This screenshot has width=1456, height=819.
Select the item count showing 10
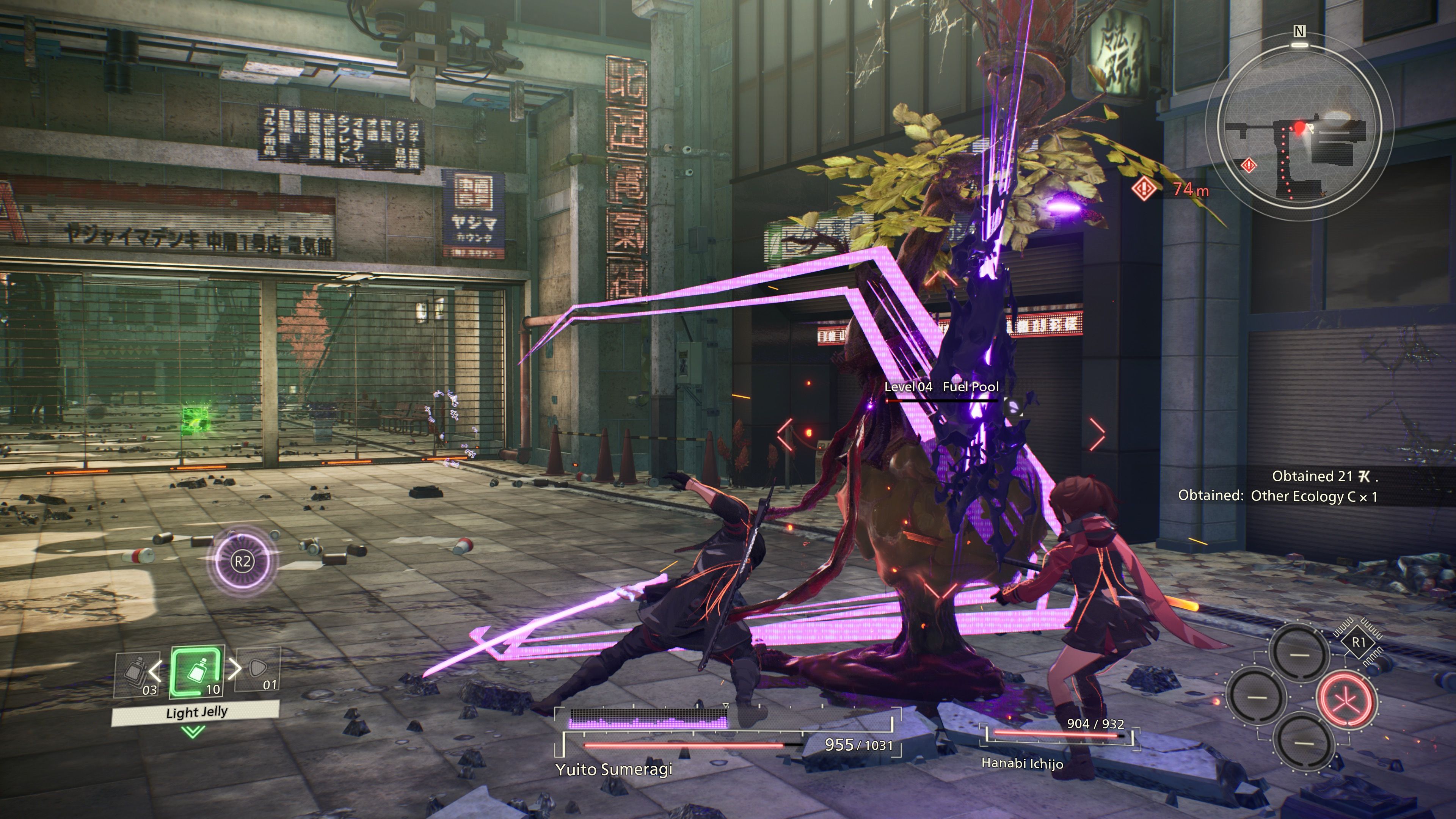point(213,690)
